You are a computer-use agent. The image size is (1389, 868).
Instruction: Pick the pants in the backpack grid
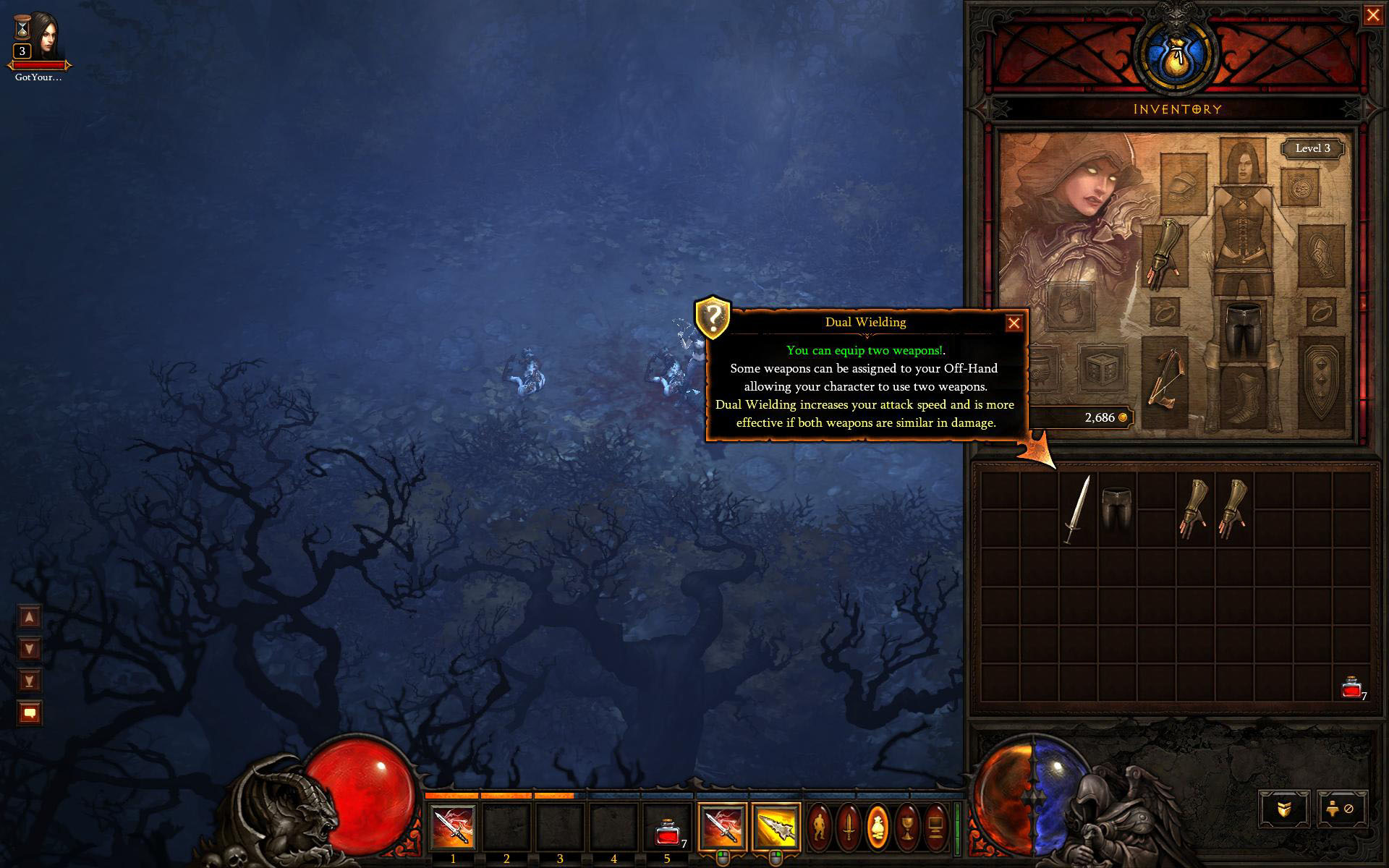click(1116, 509)
